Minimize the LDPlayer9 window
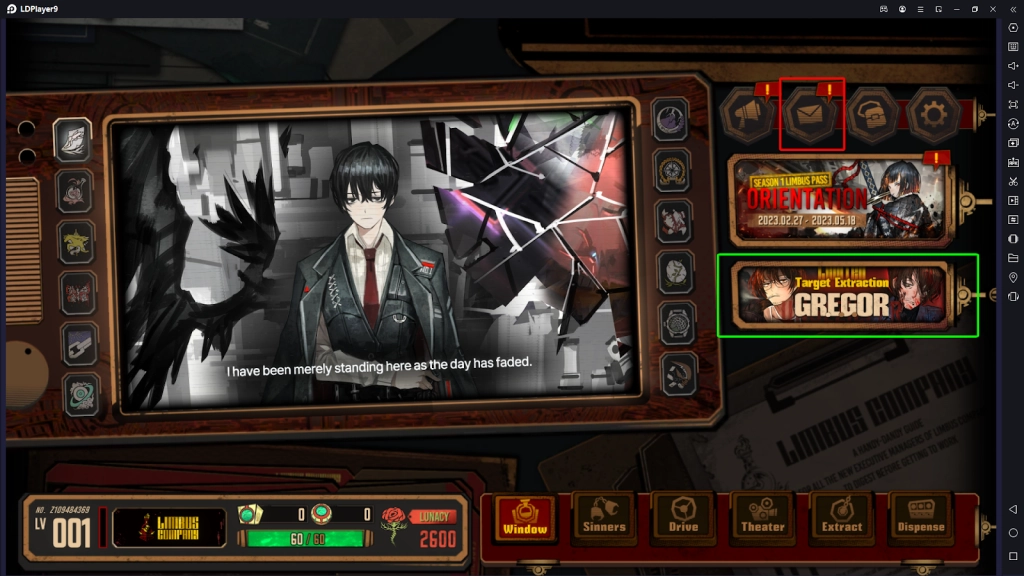The height and width of the screenshot is (576, 1024). [956, 8]
